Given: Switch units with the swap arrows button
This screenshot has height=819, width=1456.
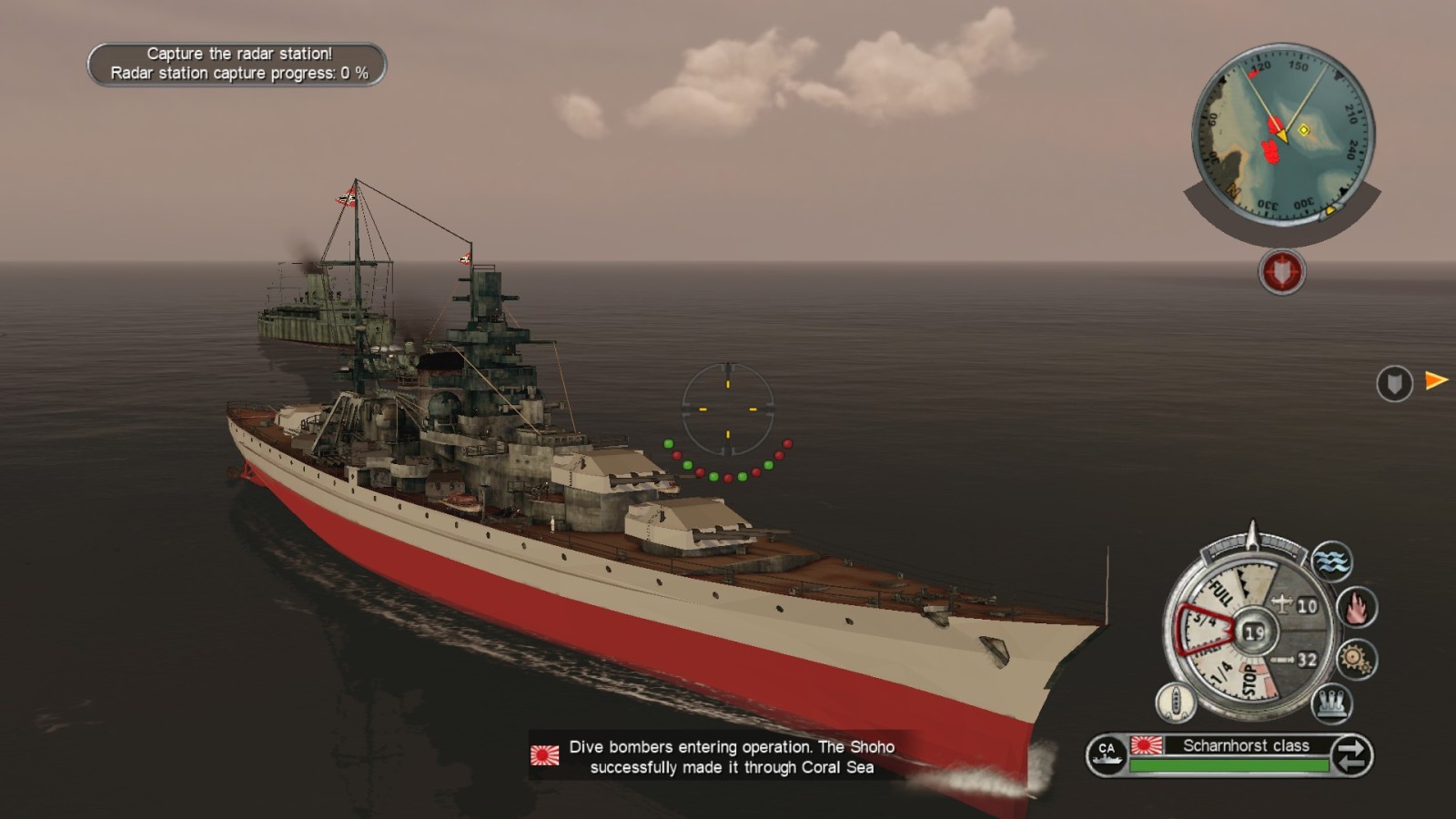Looking at the screenshot, I should 1351,755.
